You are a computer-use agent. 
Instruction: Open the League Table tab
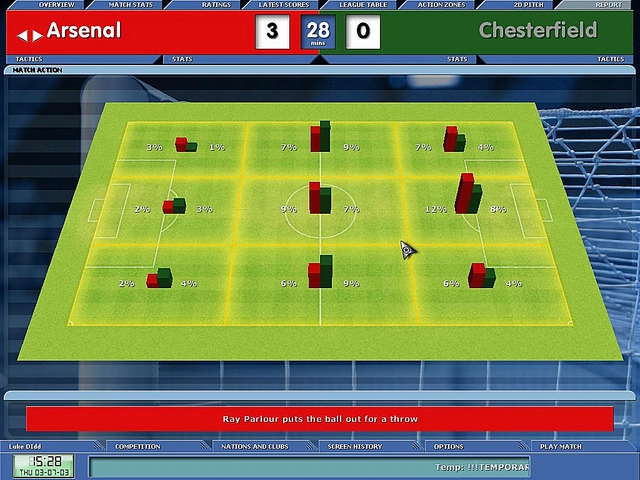click(362, 5)
